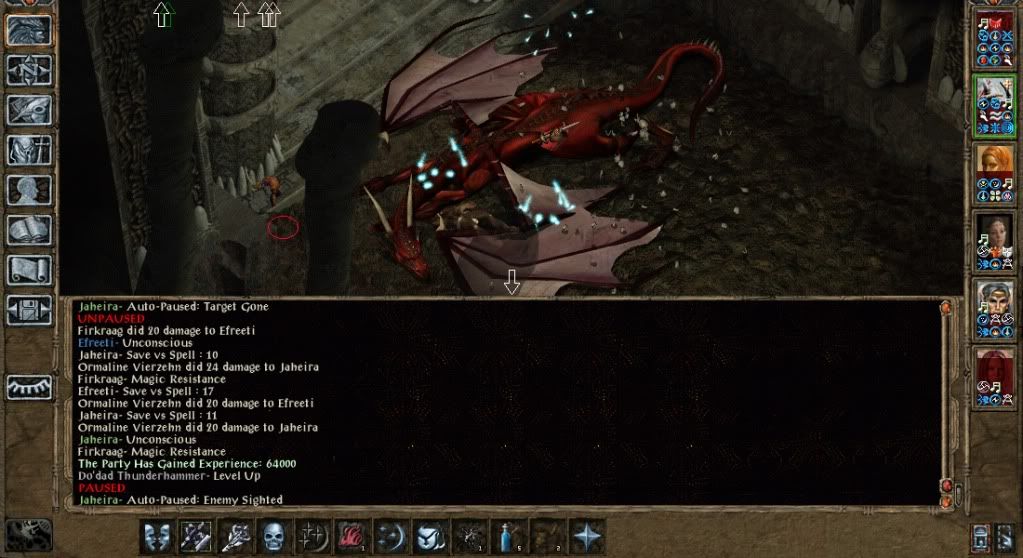Open the area map from the sidebar
The height and width of the screenshot is (558, 1023).
[29, 69]
